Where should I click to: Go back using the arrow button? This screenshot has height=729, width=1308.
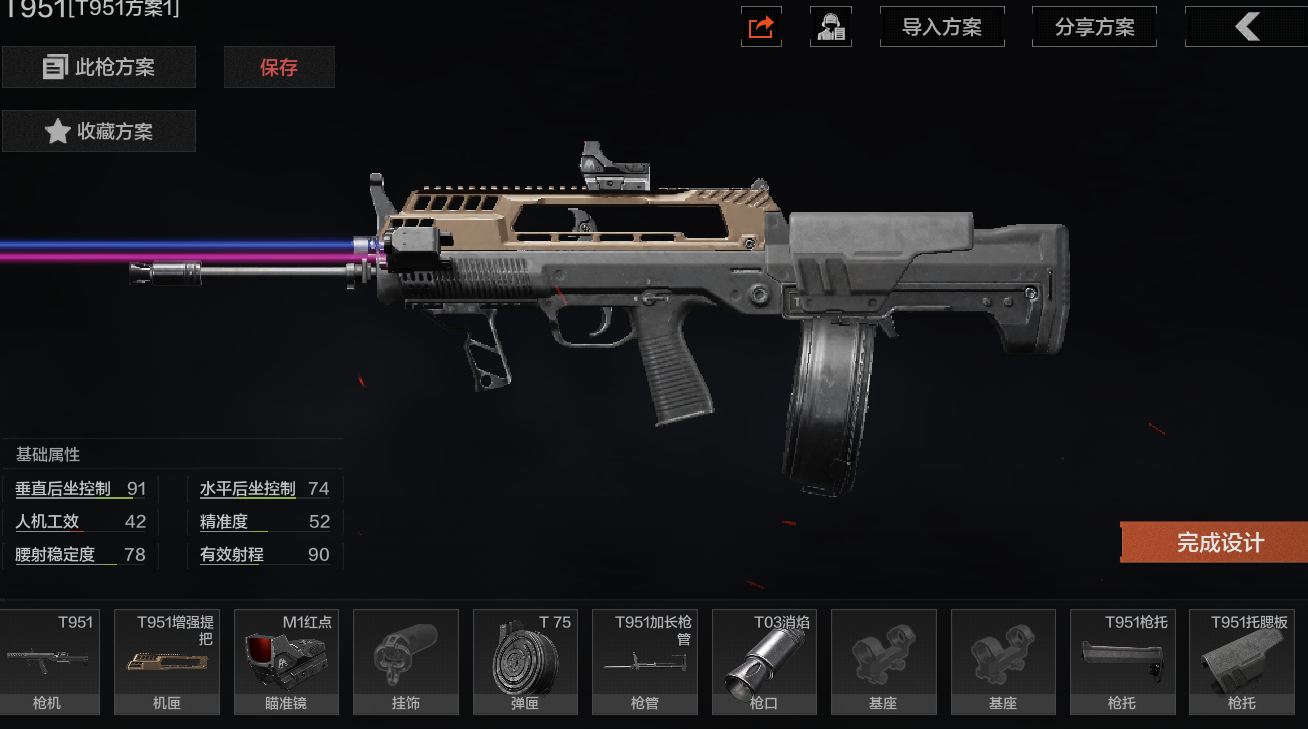(1246, 27)
